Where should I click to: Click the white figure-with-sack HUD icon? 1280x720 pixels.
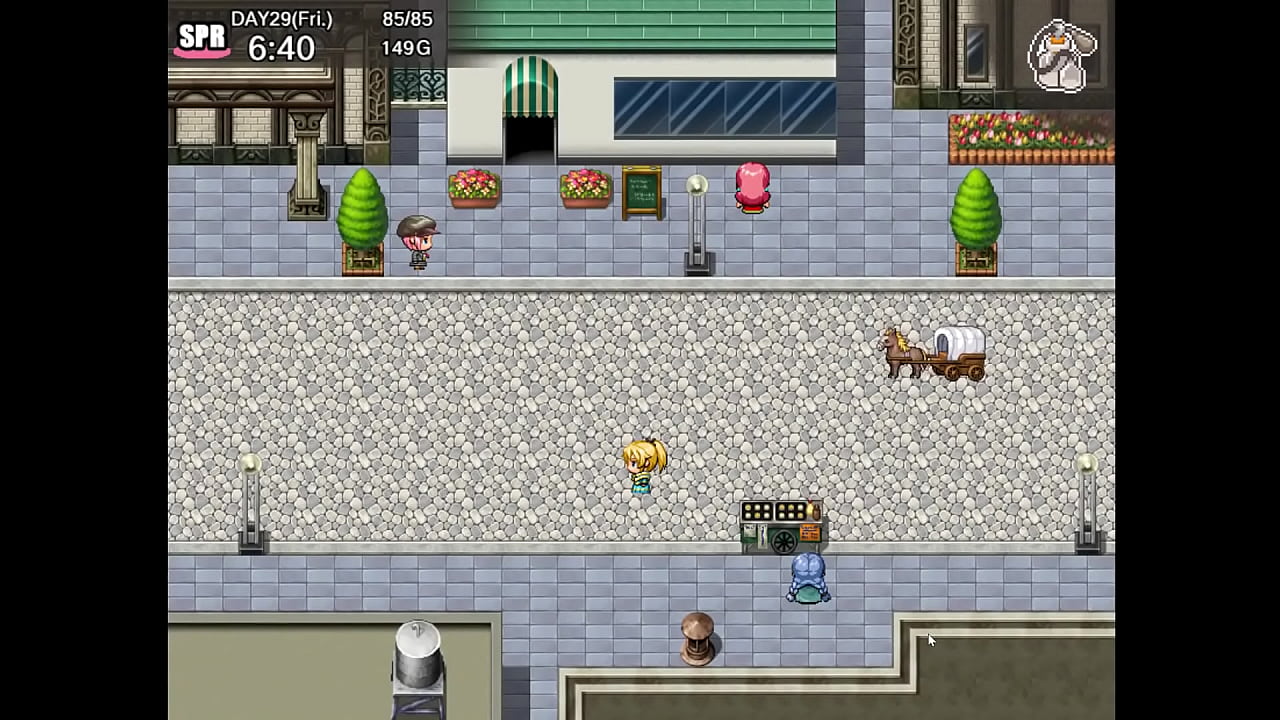pyautogui.click(x=1062, y=56)
